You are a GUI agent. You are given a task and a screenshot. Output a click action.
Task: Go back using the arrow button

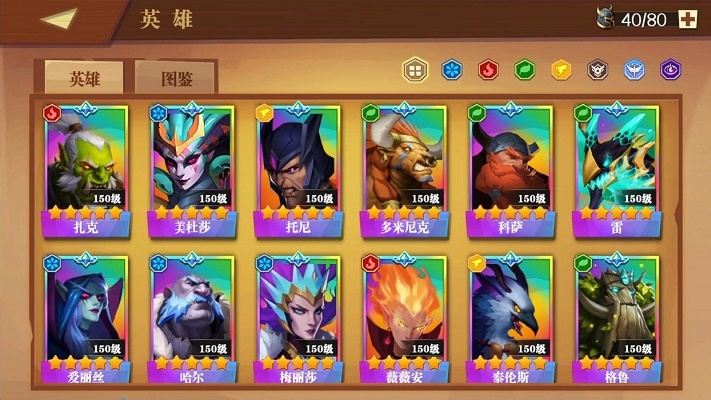coord(60,19)
